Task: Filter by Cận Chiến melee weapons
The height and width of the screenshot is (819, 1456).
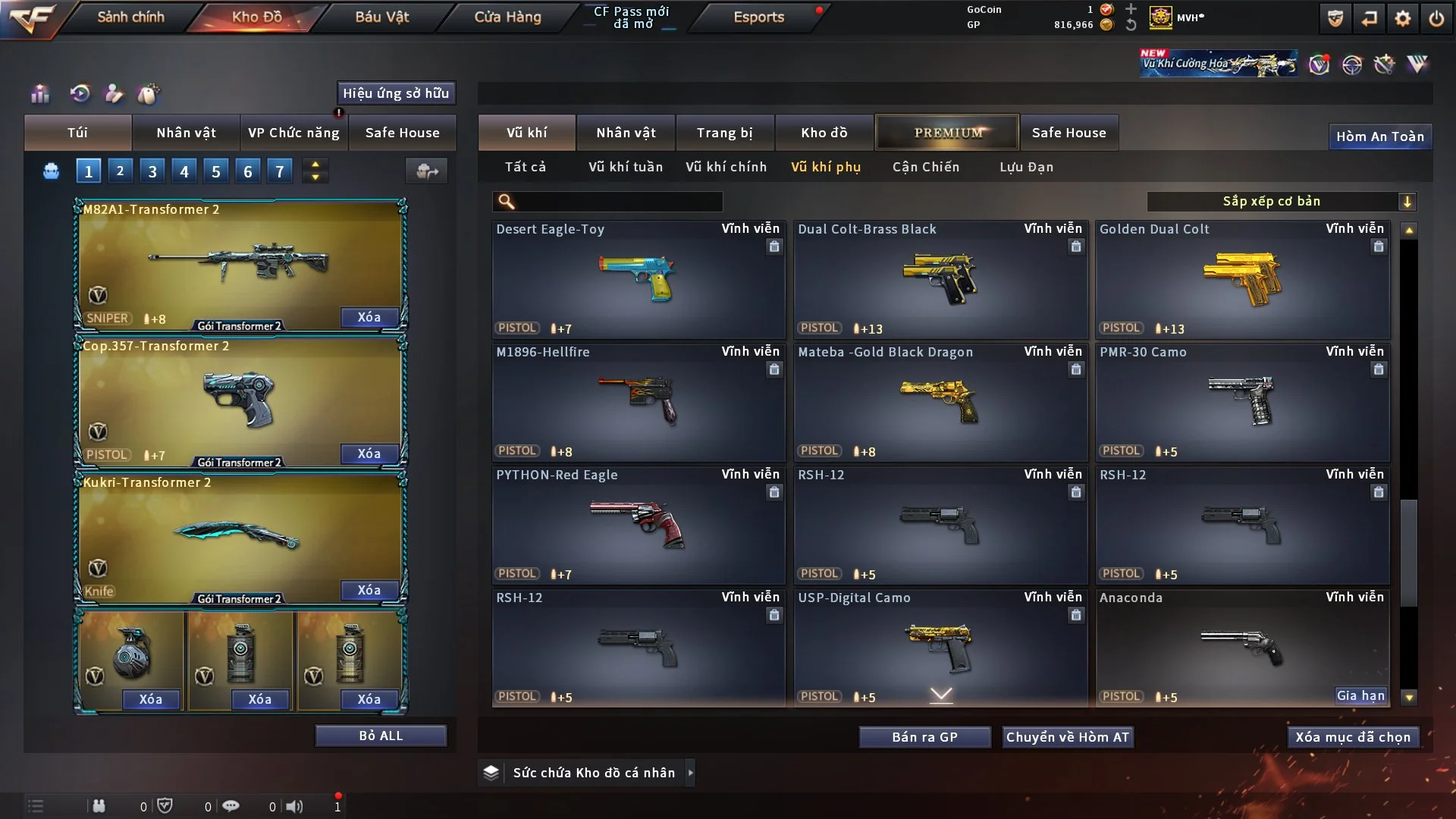Action: (x=925, y=167)
